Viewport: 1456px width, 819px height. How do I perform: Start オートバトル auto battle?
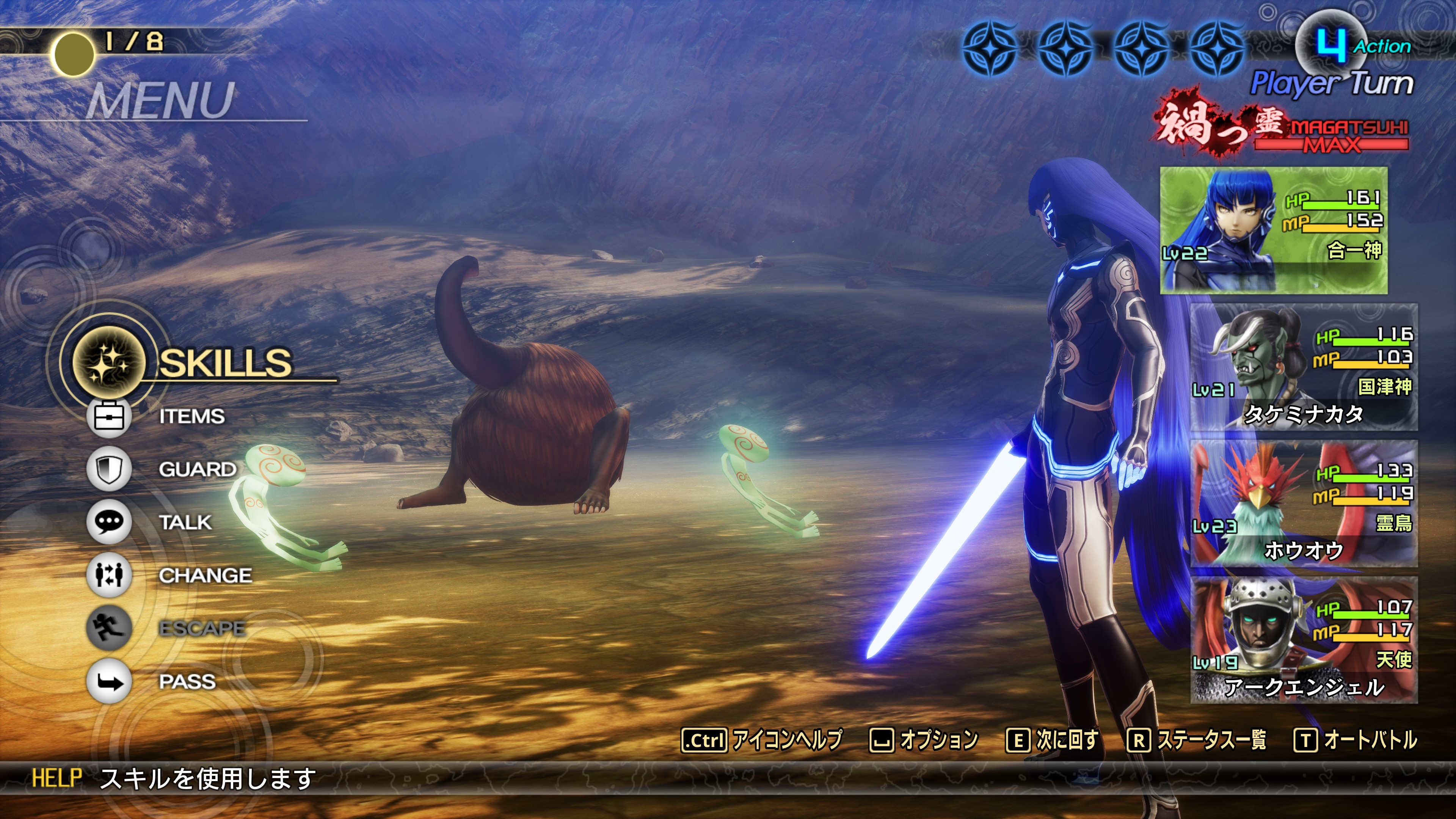[1356, 740]
